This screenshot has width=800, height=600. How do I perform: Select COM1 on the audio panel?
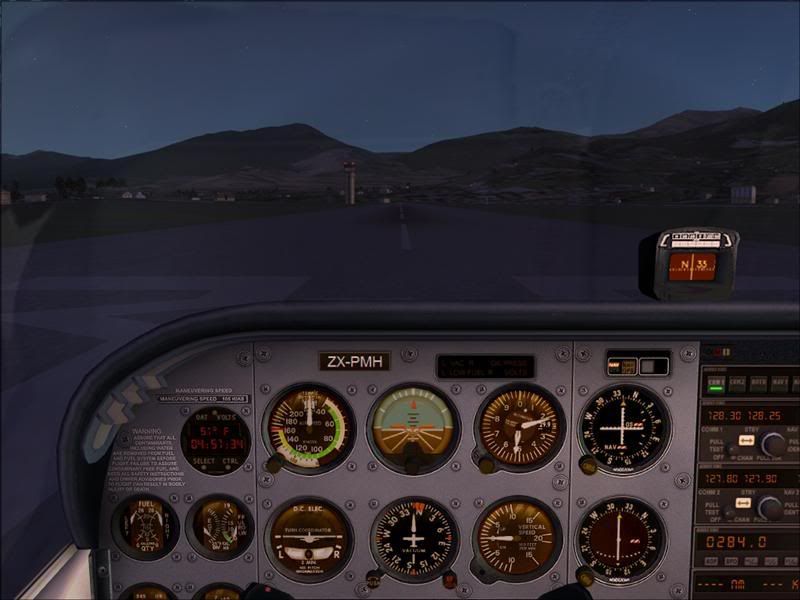coord(715,381)
